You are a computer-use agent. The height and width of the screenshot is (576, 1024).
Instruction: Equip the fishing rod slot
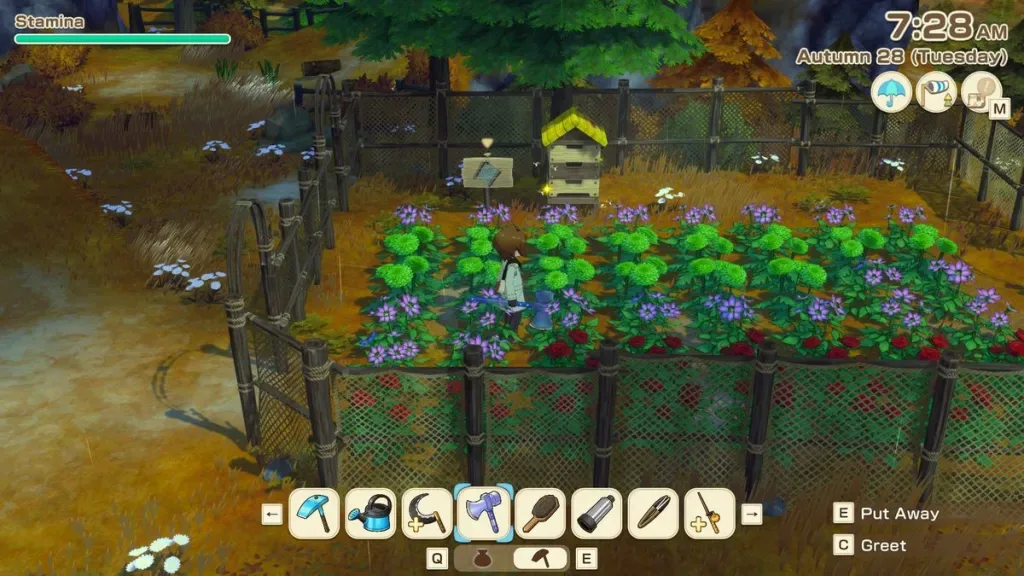pos(710,514)
